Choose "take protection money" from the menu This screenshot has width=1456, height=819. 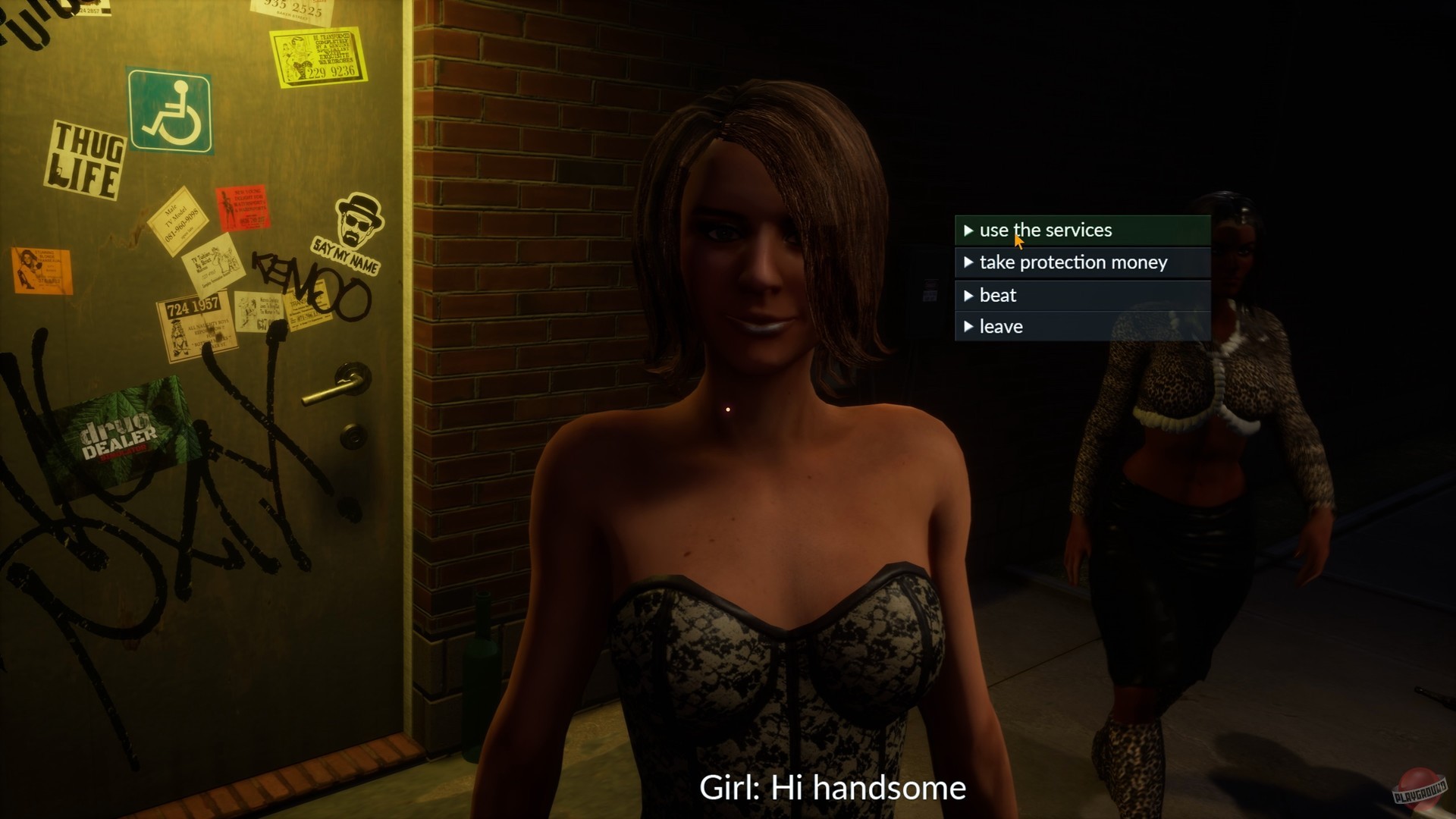point(1074,262)
